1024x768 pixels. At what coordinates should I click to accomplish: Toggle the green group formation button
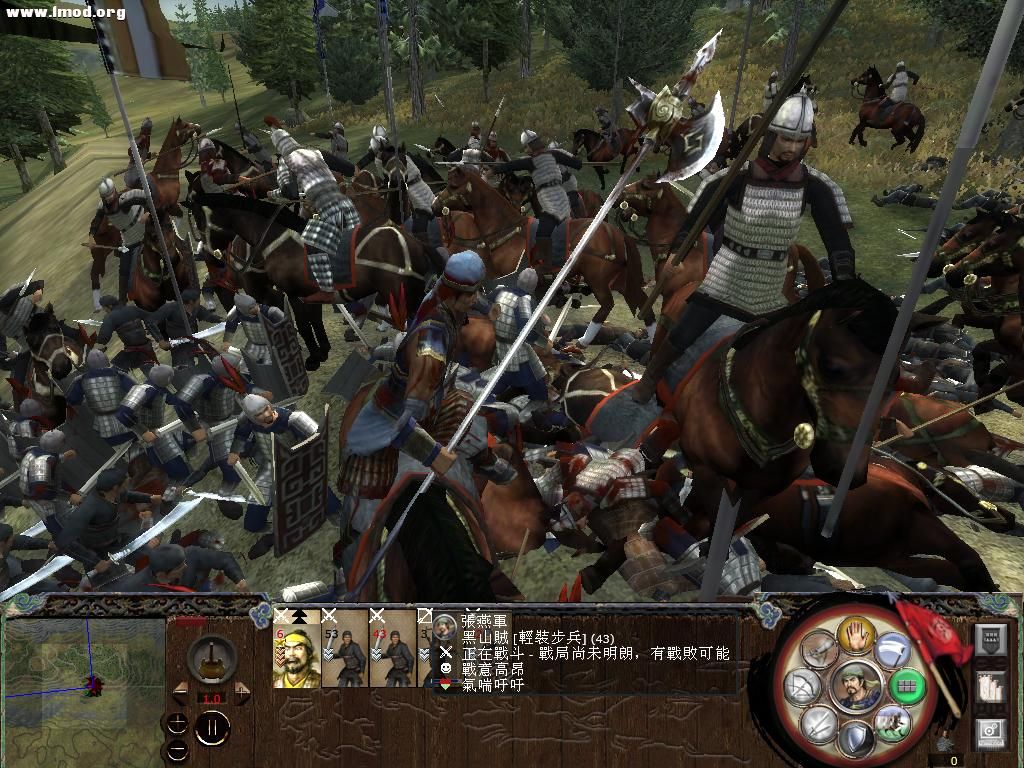(908, 687)
